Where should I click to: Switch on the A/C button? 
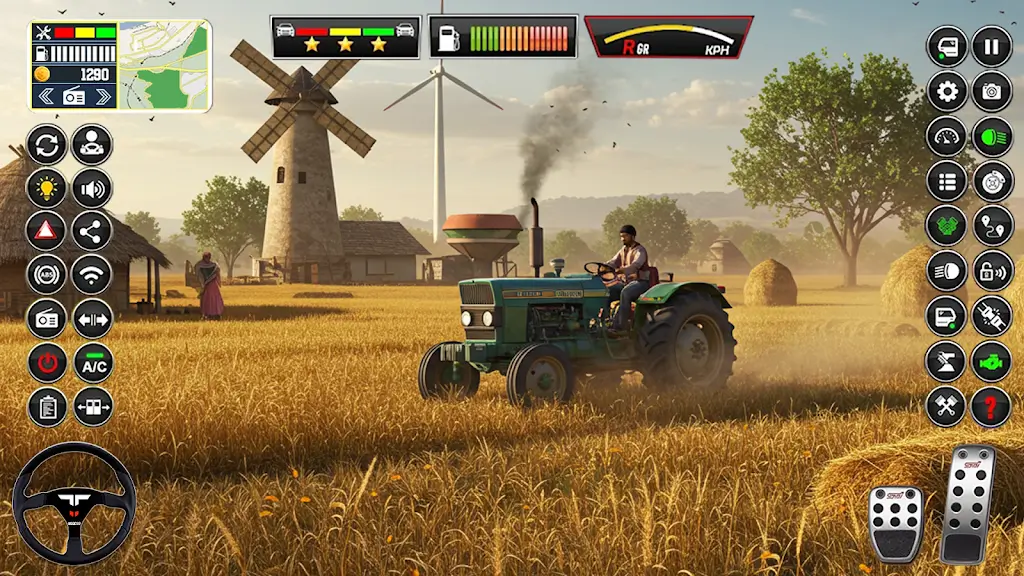click(93, 363)
